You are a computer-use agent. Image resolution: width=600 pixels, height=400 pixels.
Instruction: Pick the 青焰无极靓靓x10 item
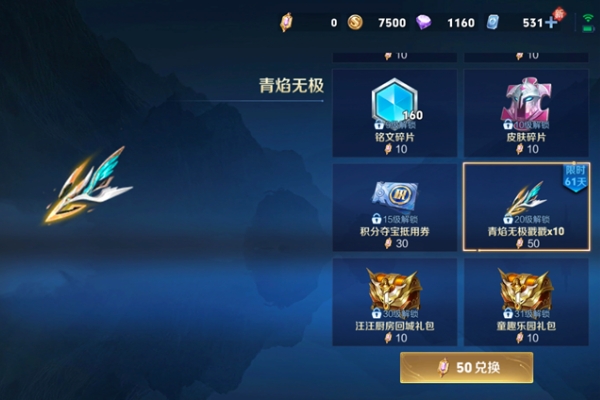pyautogui.click(x=526, y=208)
